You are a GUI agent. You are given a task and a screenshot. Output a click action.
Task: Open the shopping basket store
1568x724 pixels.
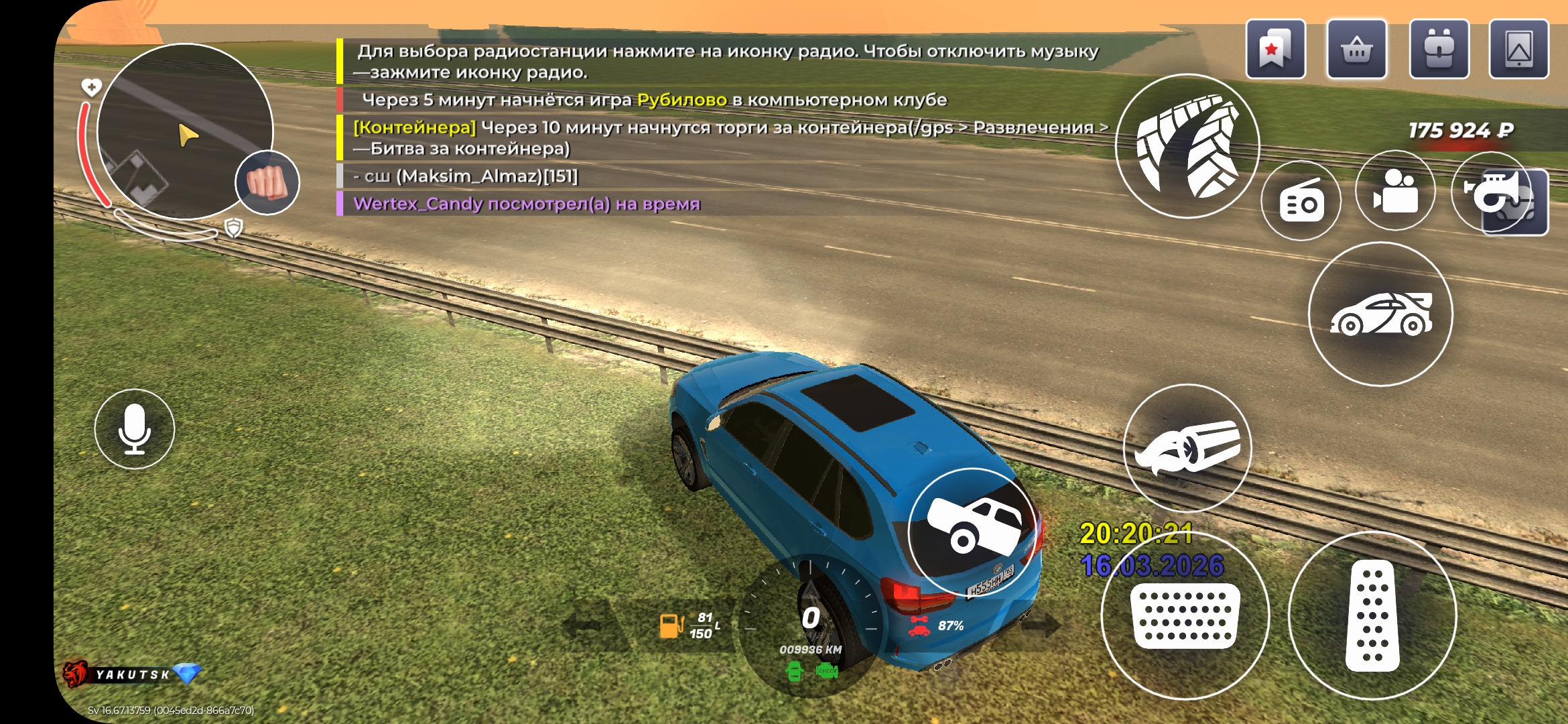pos(1357,50)
